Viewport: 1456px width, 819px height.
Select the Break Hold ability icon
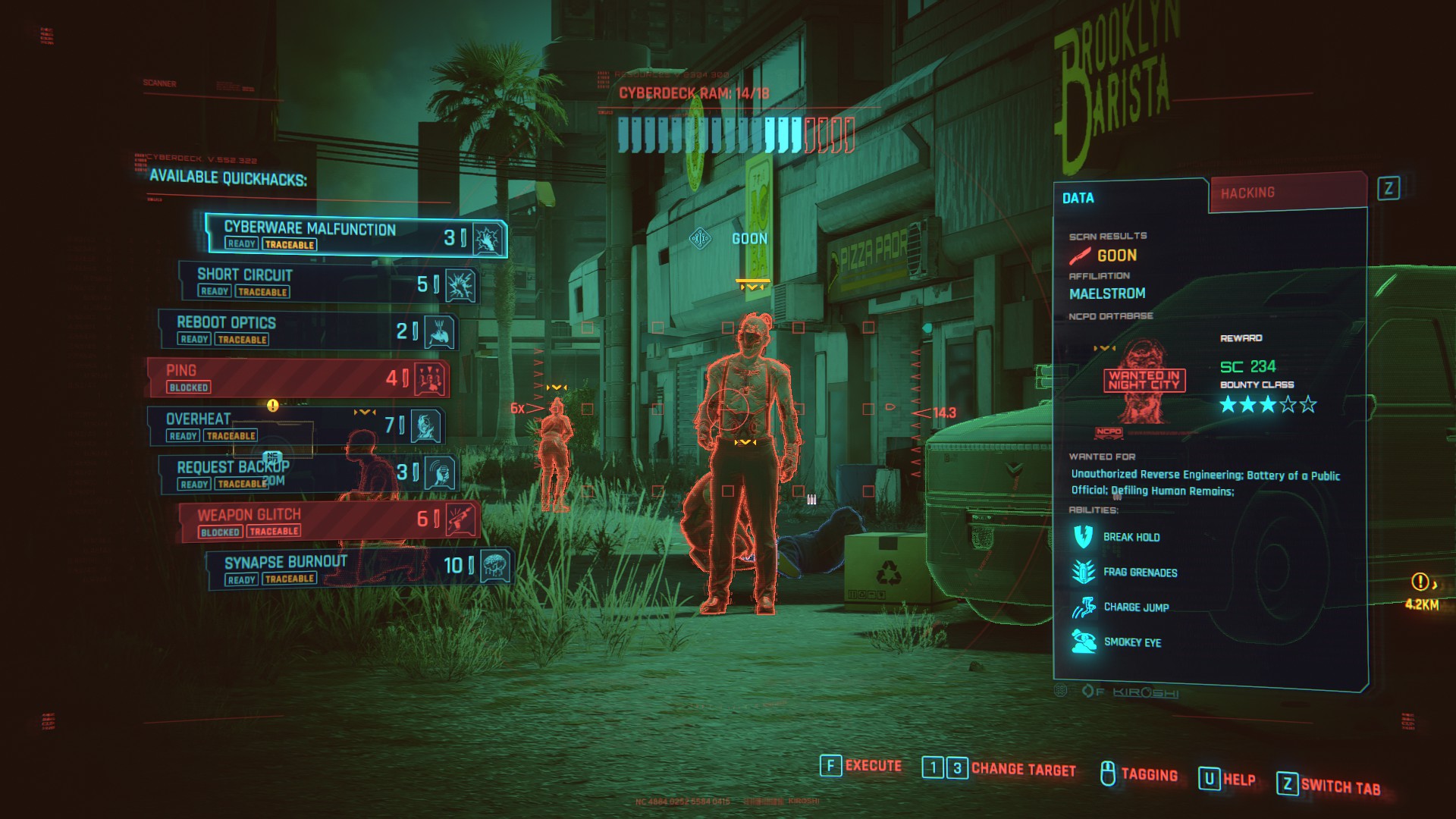click(1083, 537)
